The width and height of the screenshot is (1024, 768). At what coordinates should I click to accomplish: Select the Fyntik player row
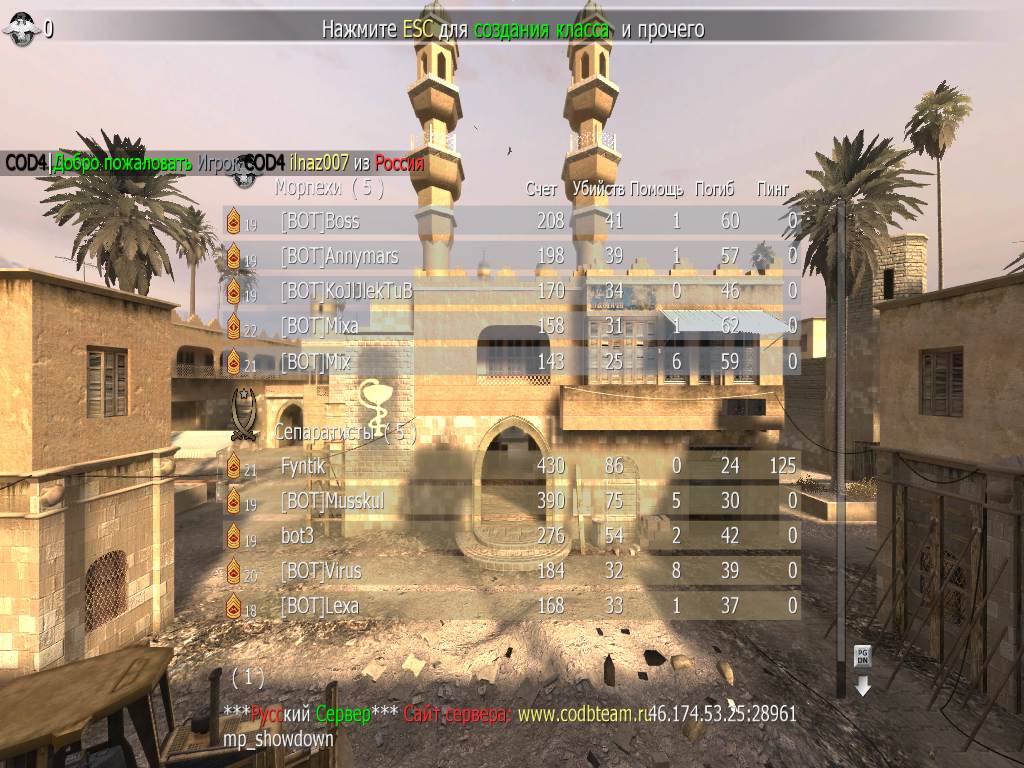(x=510, y=466)
